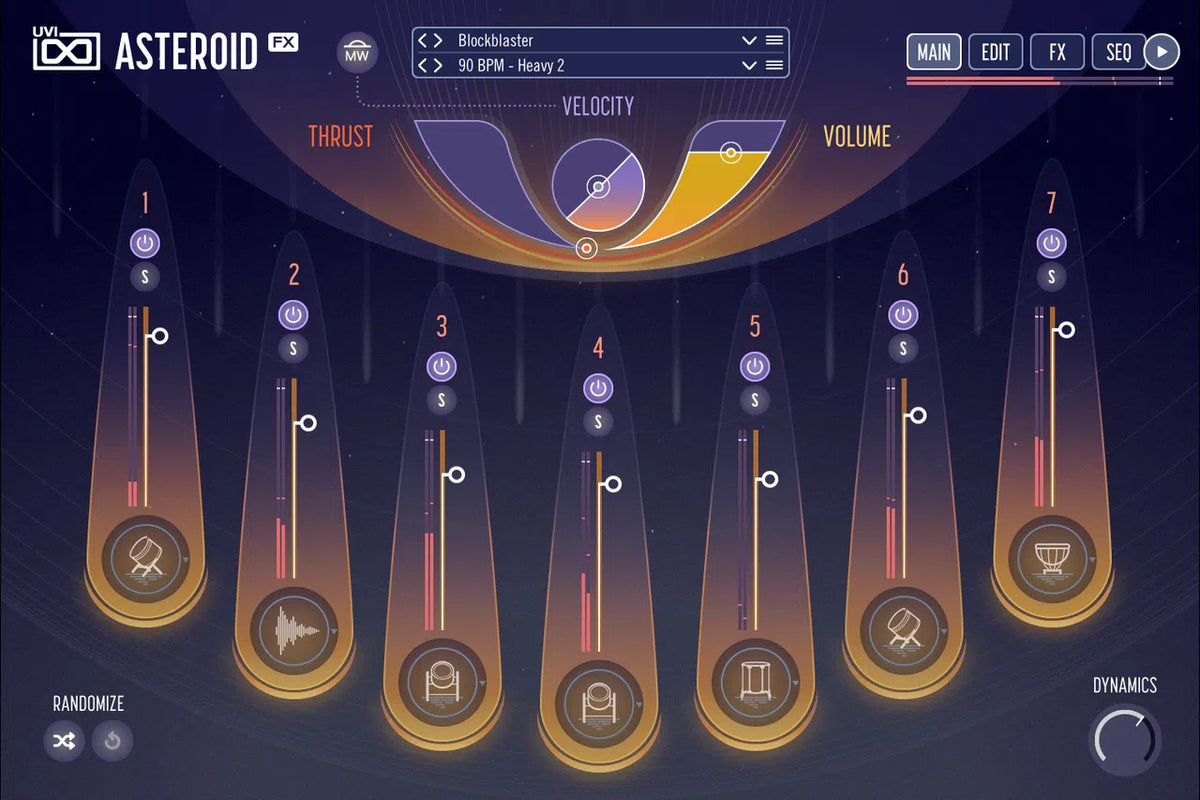Viewport: 1200px width, 800px height.
Task: Toggle power for layer 3
Action: (442, 366)
